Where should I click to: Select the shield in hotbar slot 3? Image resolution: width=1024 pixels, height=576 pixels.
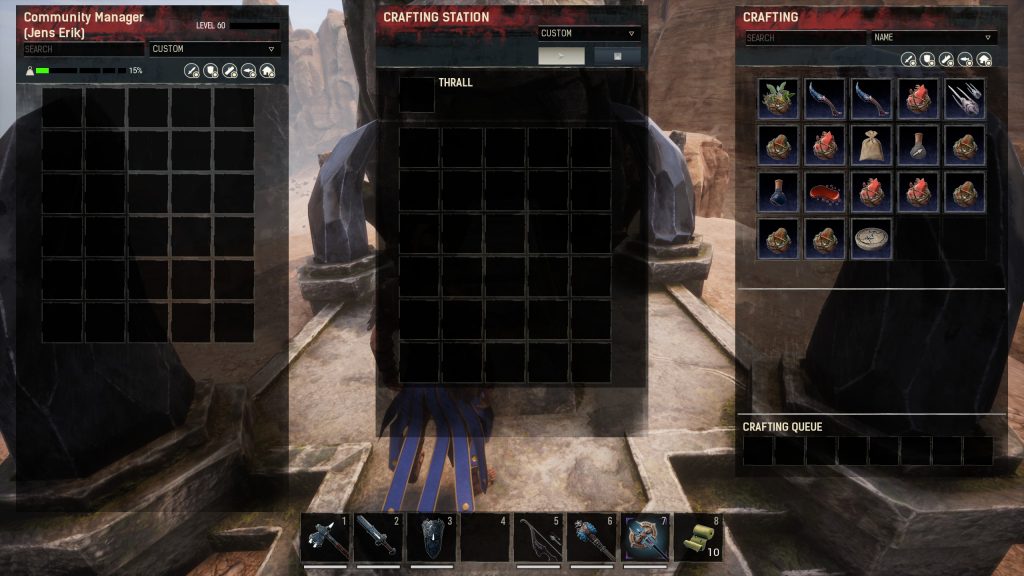pyautogui.click(x=432, y=539)
